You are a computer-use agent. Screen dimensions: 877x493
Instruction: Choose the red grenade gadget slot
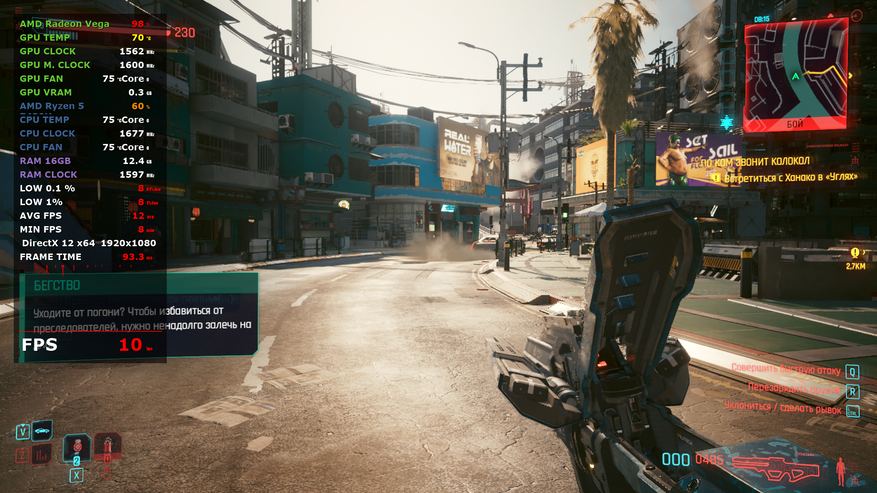107,447
